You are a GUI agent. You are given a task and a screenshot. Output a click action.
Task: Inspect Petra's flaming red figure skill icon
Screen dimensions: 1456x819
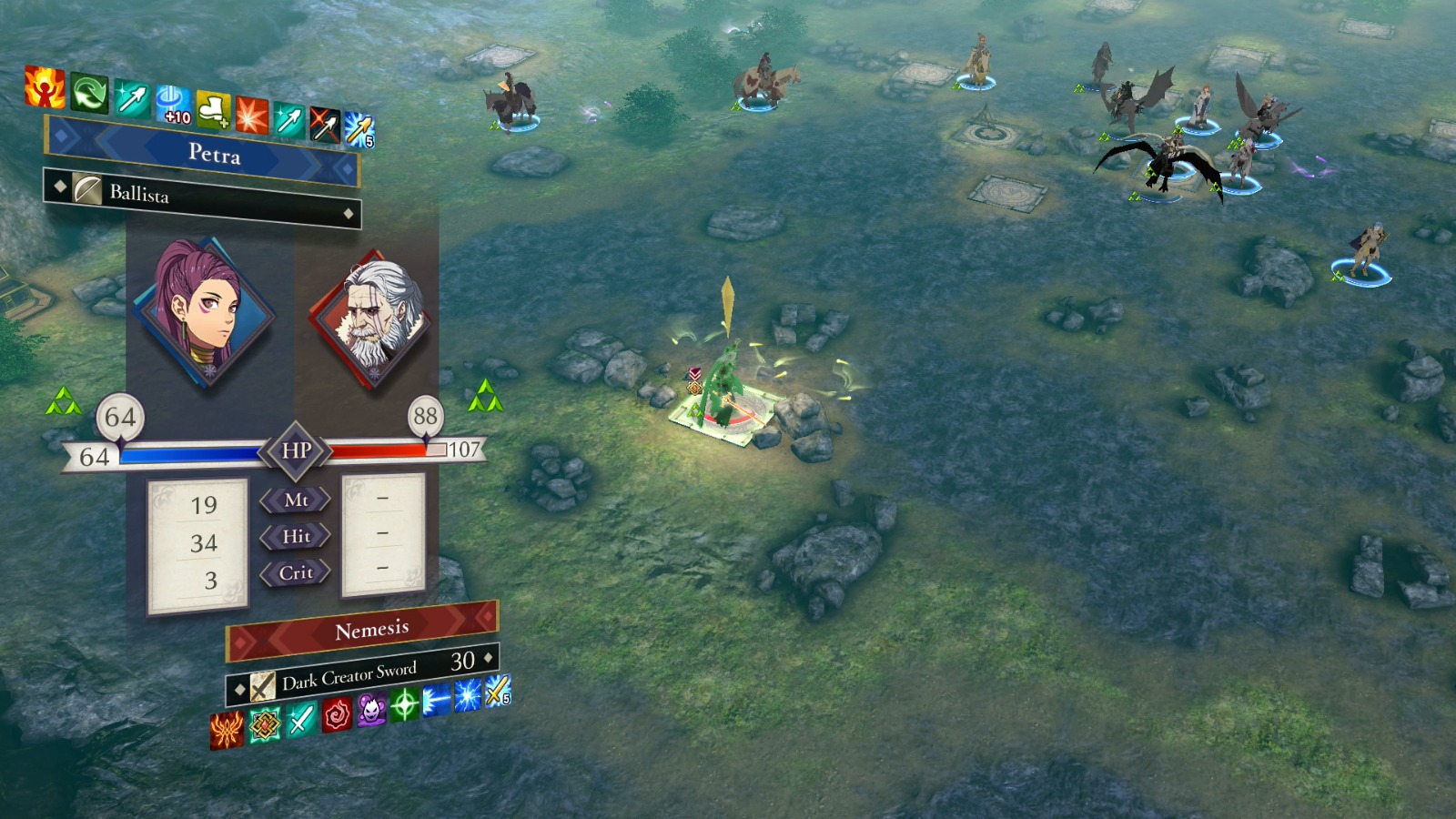click(44, 86)
